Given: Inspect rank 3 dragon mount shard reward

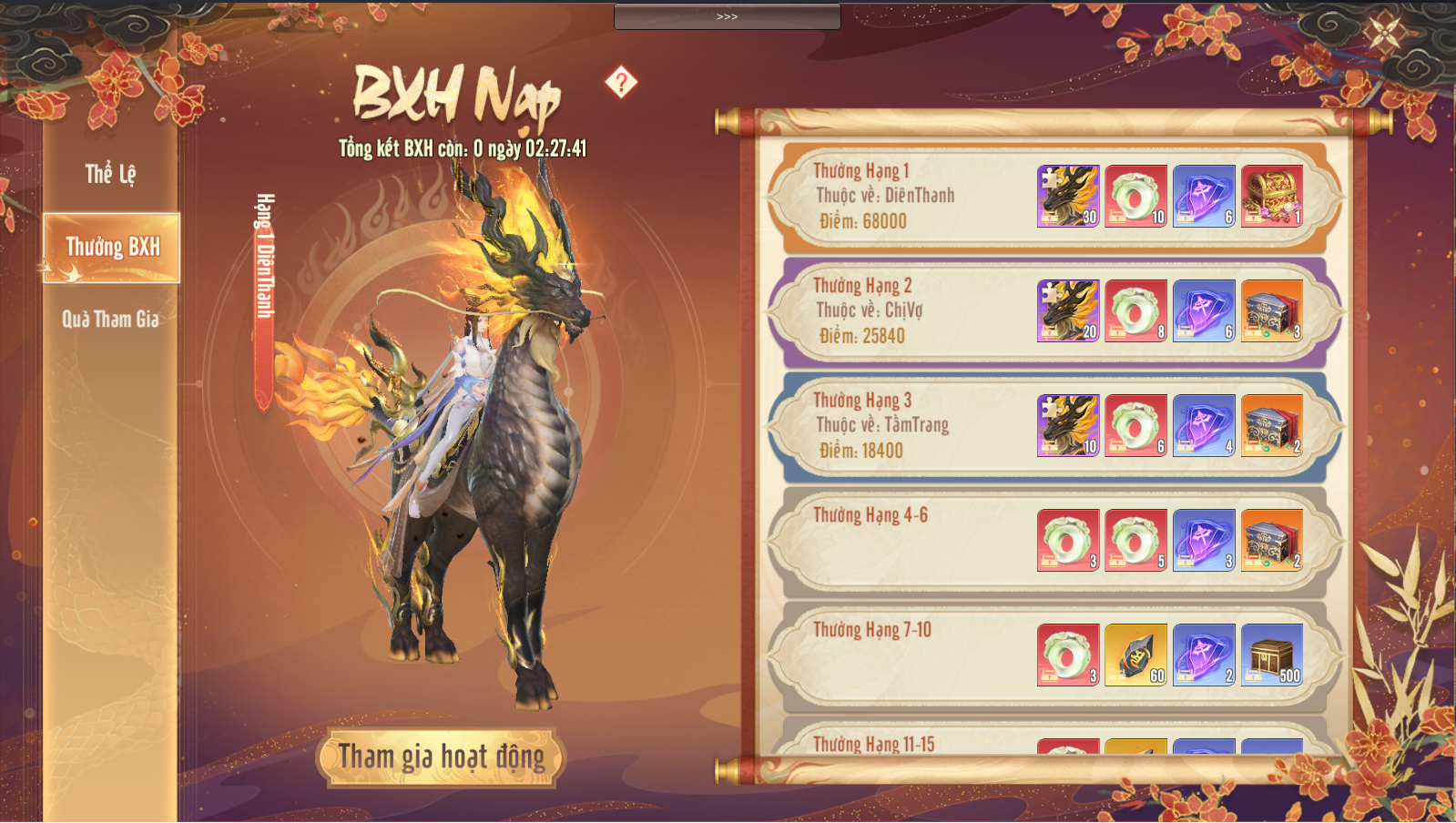Looking at the screenshot, I should (x=1068, y=425).
